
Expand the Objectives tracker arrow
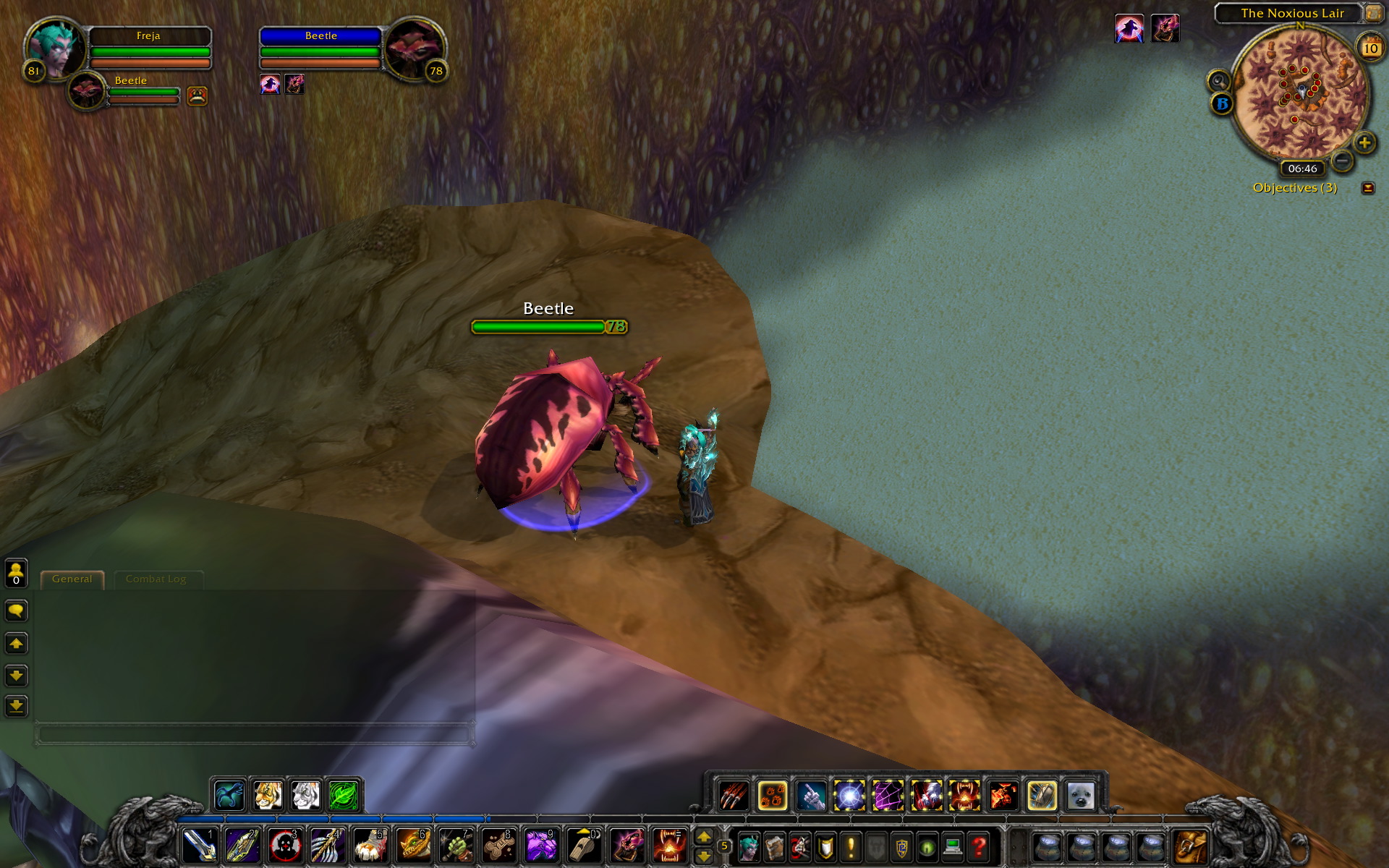click(1367, 188)
